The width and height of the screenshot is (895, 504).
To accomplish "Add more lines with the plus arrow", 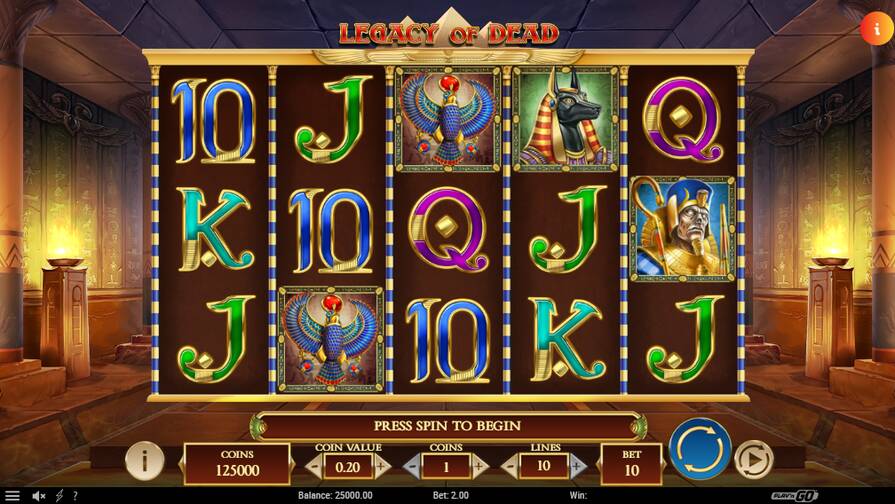I will point(577,466).
